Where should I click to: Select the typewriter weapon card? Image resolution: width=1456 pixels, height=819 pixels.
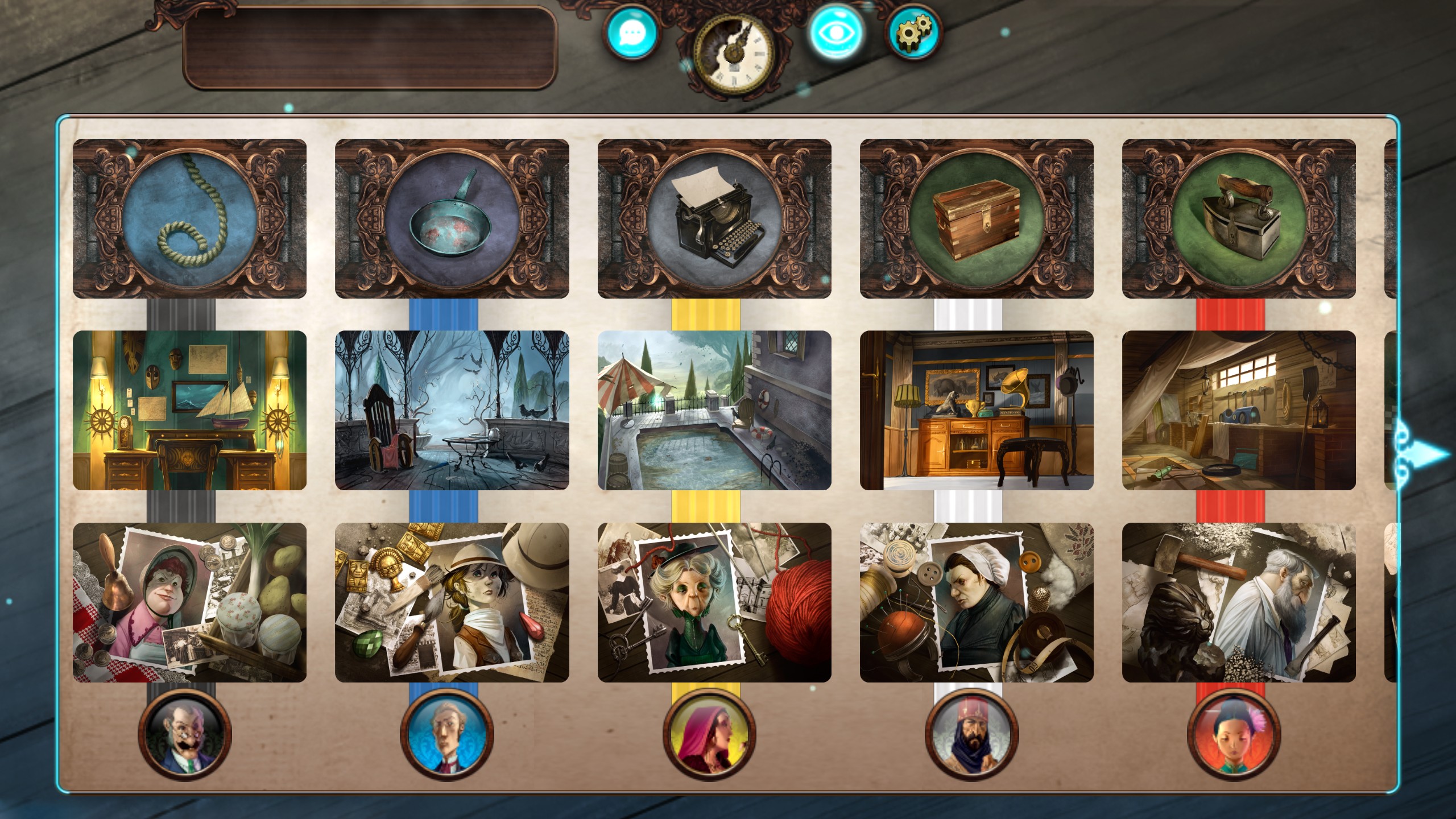714,219
